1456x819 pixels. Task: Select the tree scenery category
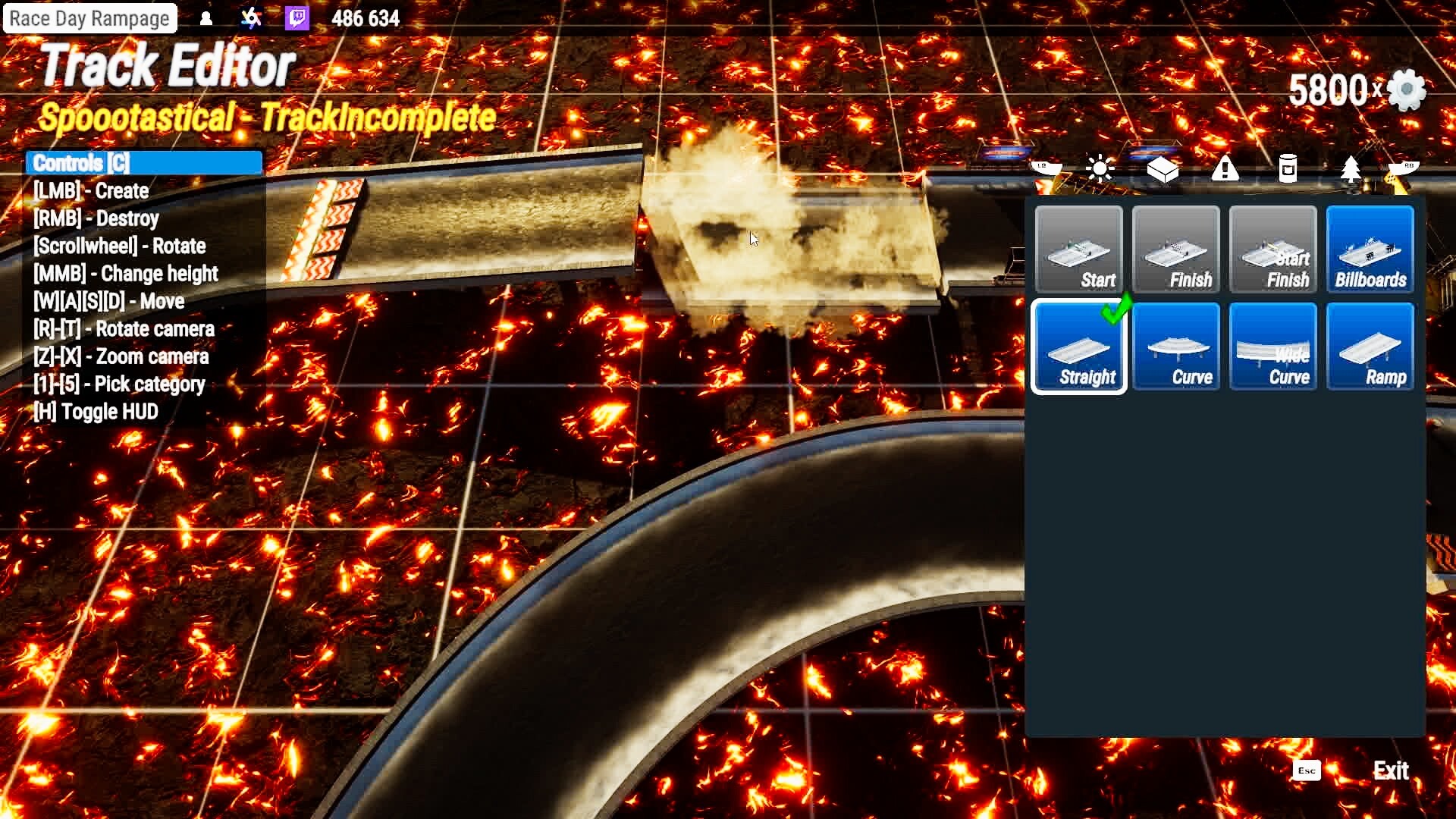(1349, 168)
